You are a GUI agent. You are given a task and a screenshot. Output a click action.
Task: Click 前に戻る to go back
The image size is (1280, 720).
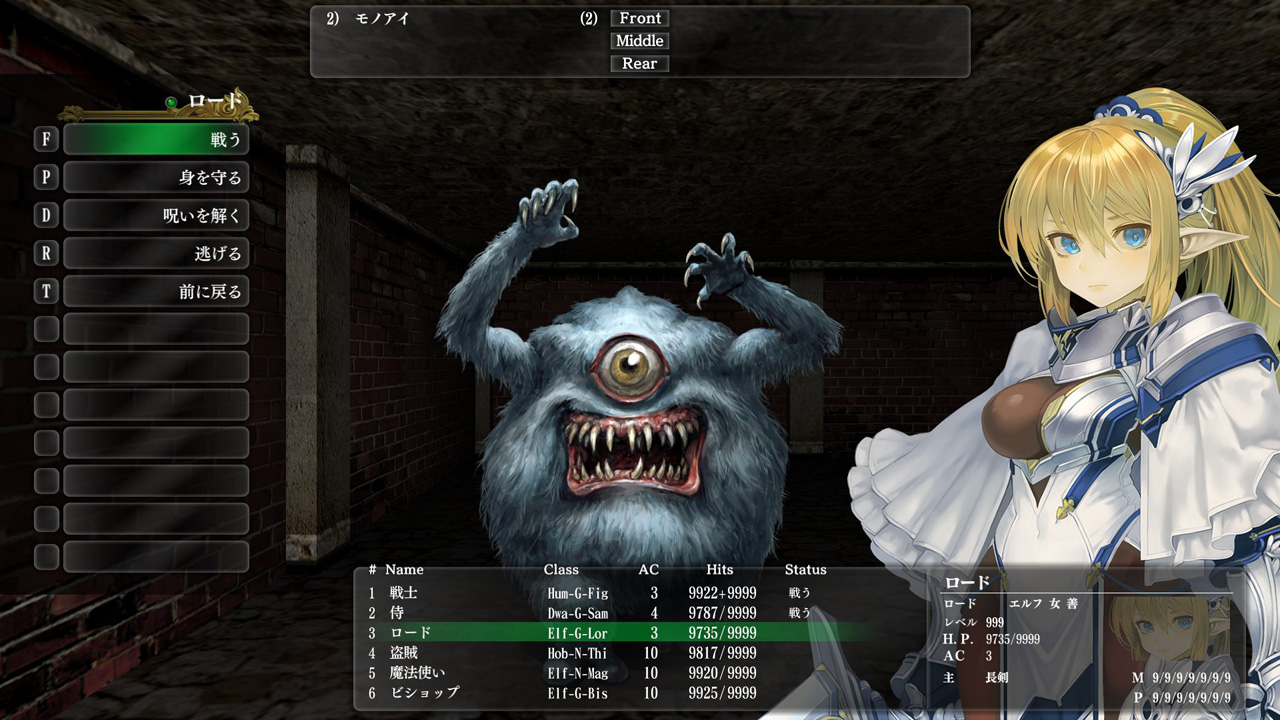pyautogui.click(x=156, y=291)
